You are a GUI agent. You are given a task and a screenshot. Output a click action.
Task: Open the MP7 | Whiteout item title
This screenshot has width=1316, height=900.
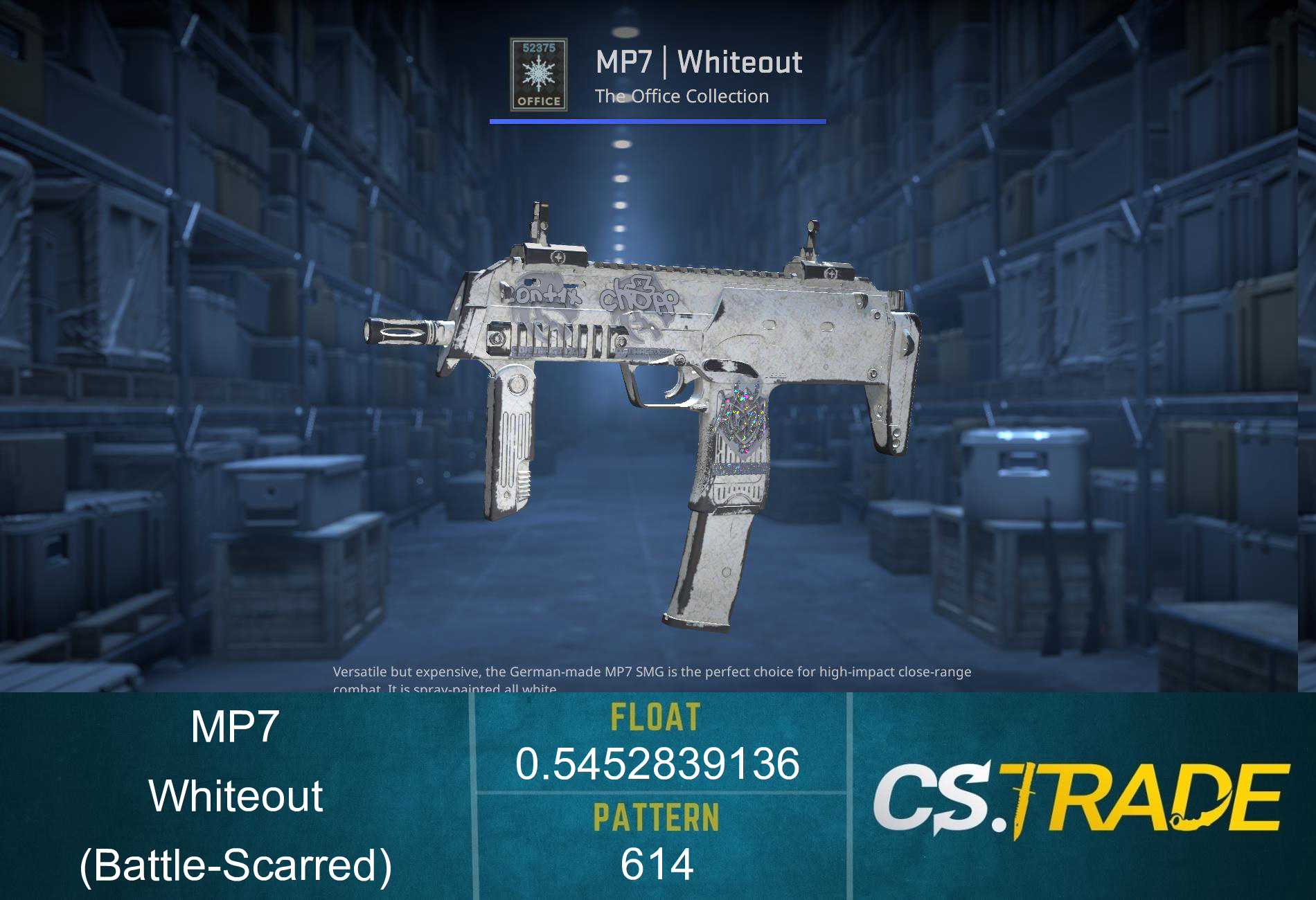[x=700, y=62]
